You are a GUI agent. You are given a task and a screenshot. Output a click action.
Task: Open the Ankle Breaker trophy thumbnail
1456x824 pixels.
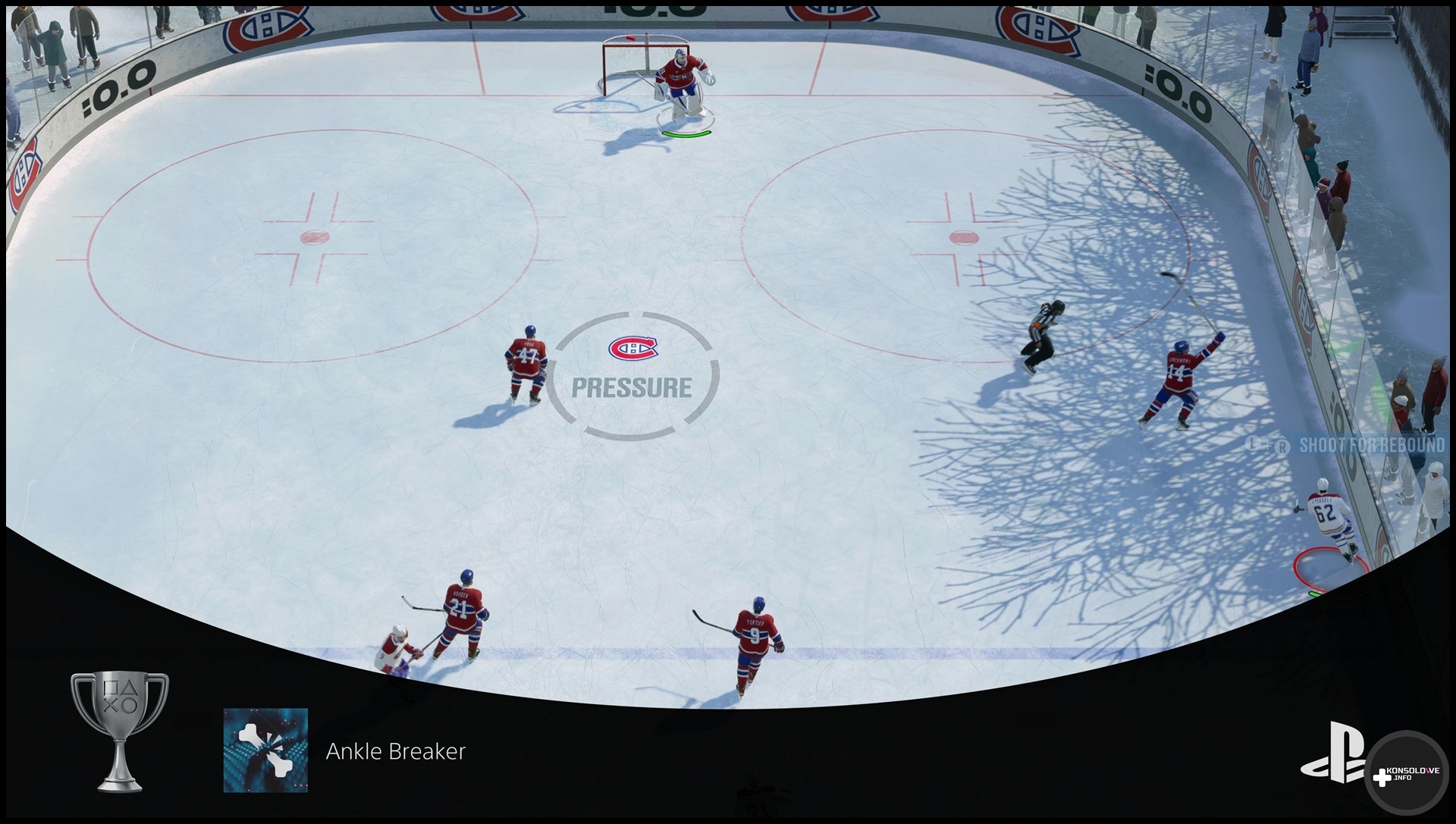pyautogui.click(x=265, y=750)
